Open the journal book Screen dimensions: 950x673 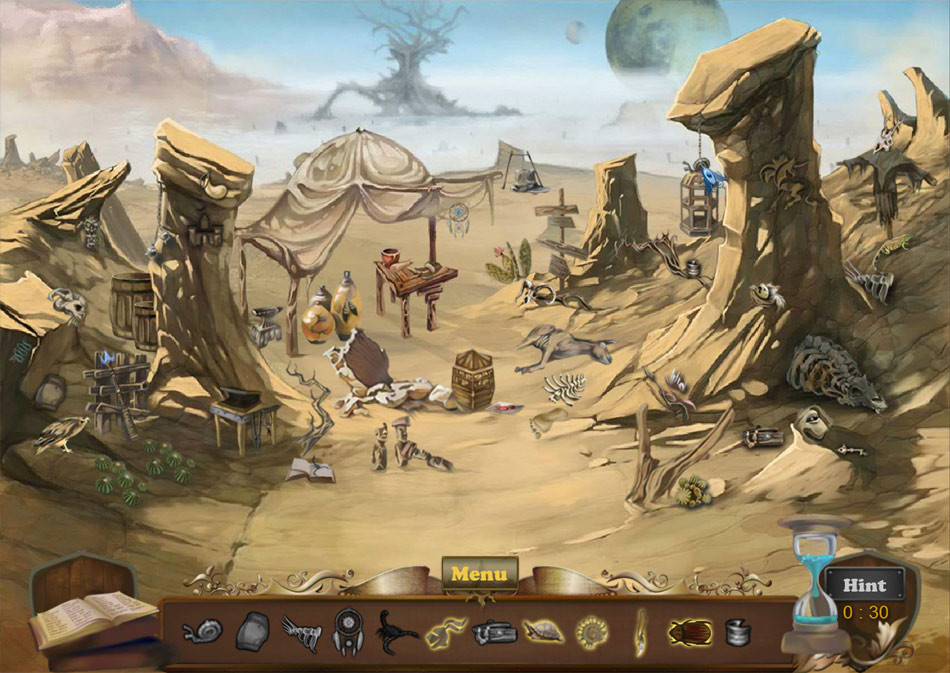point(92,615)
